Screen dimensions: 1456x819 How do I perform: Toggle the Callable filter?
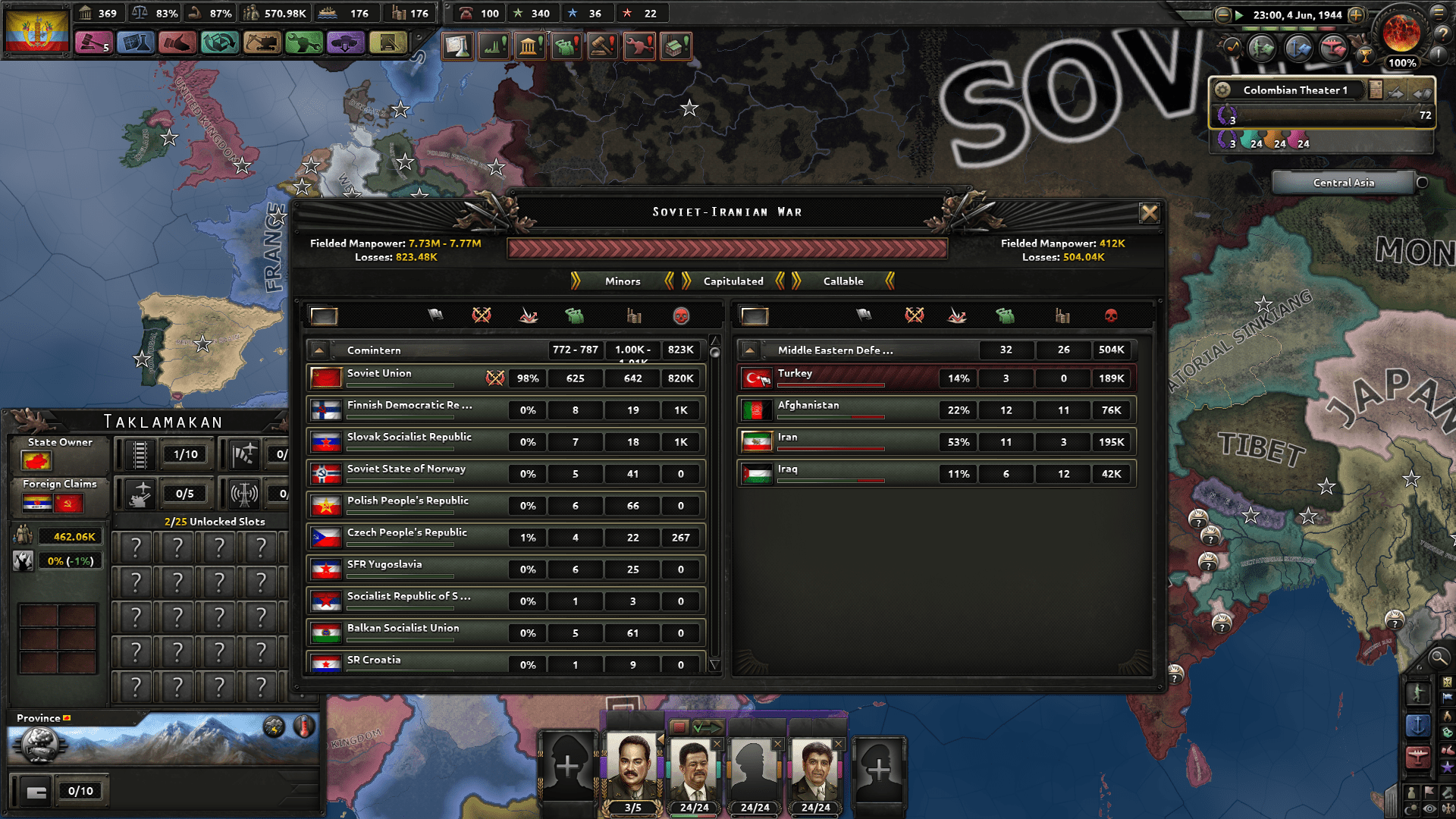click(844, 281)
